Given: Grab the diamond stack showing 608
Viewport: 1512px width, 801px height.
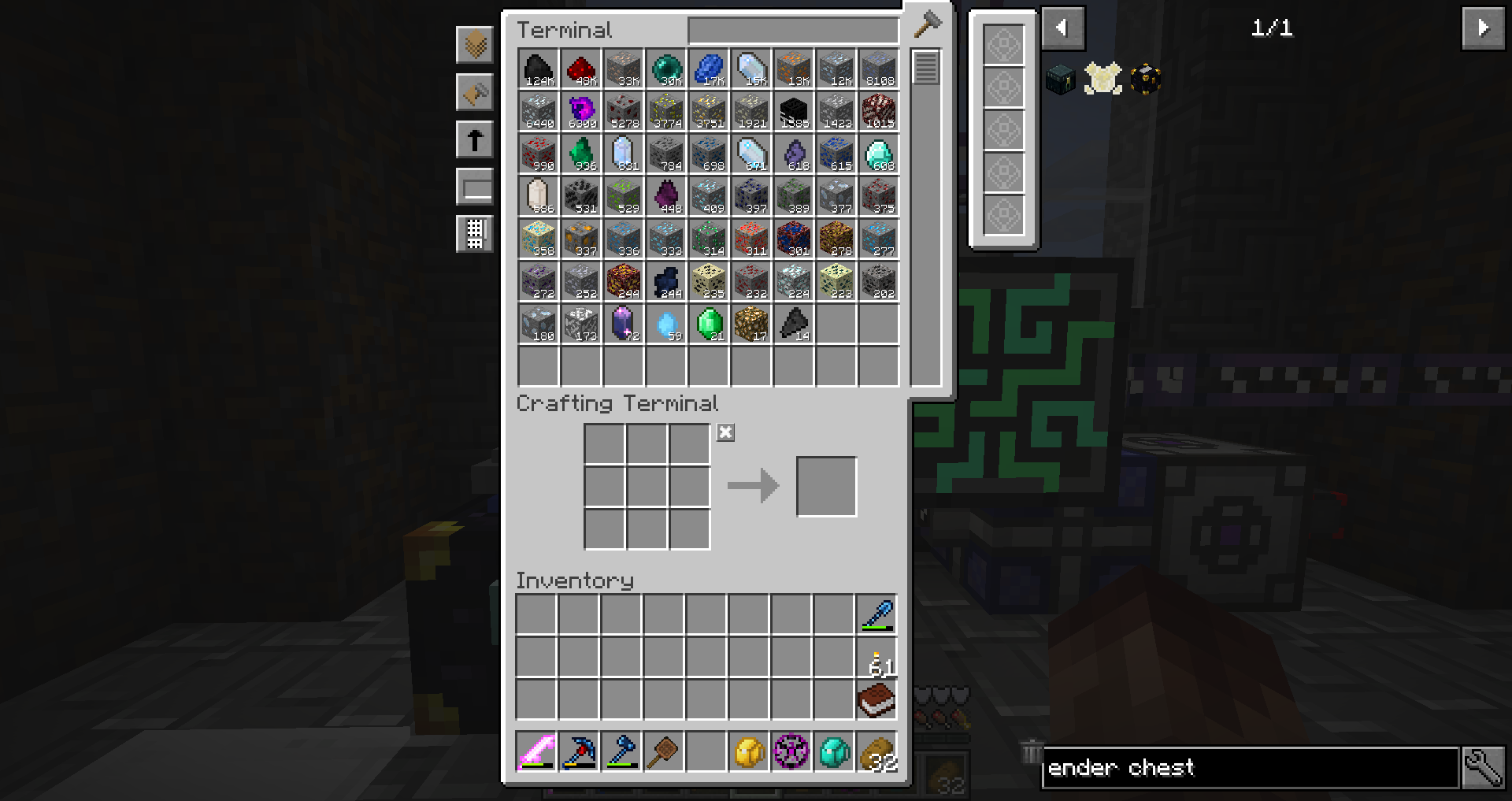Looking at the screenshot, I should 879,154.
